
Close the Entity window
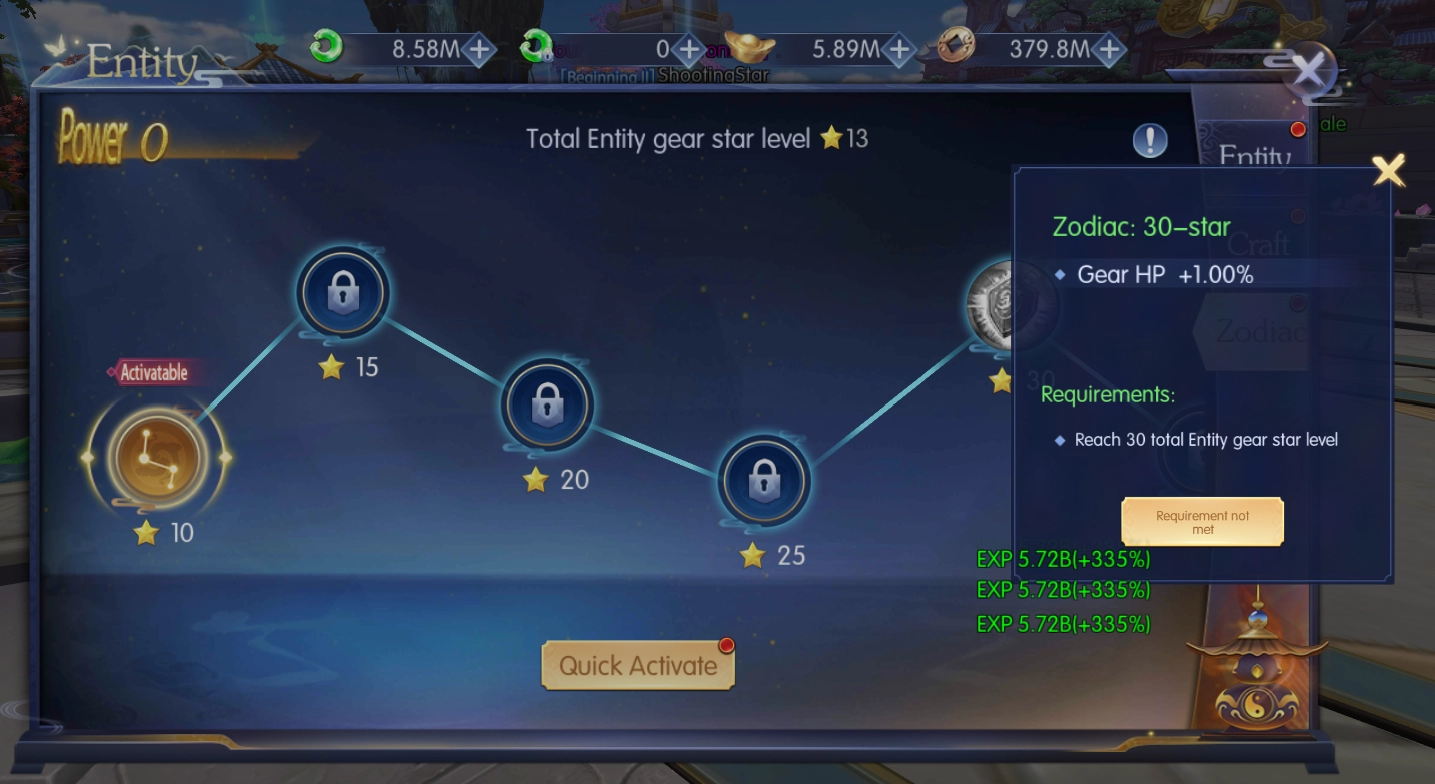pyautogui.click(x=1308, y=71)
